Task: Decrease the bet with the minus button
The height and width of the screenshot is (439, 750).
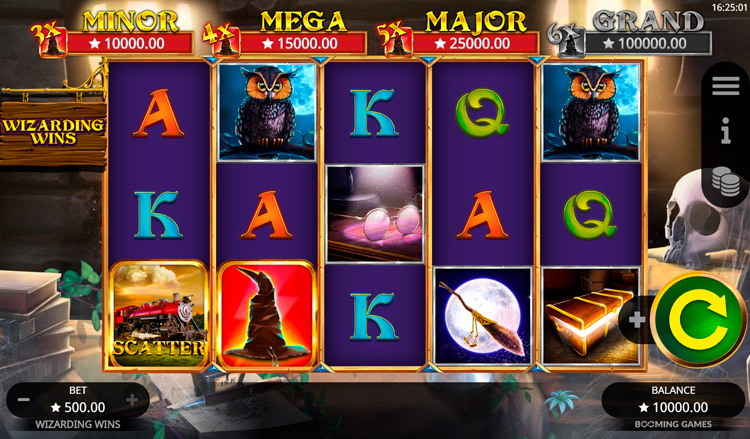Action: [23, 401]
